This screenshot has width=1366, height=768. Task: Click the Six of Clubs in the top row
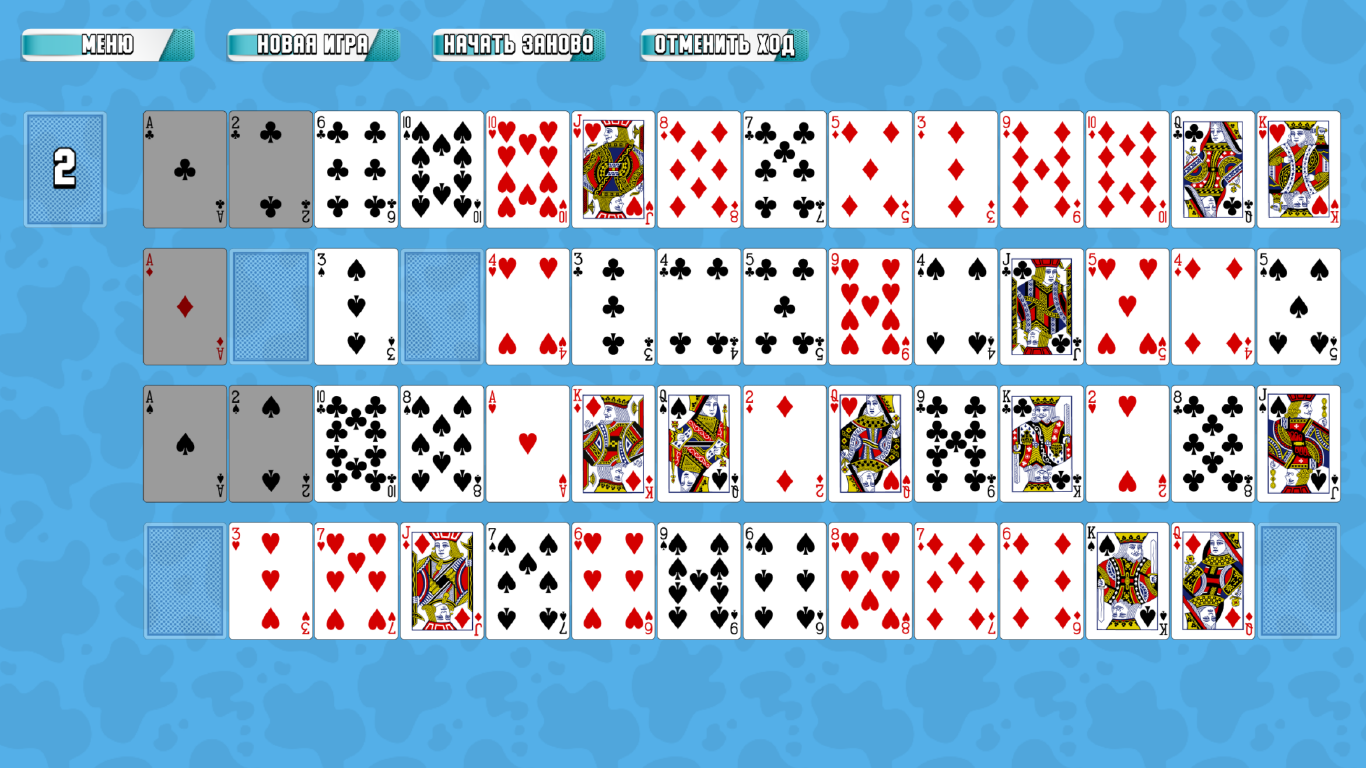356,167
